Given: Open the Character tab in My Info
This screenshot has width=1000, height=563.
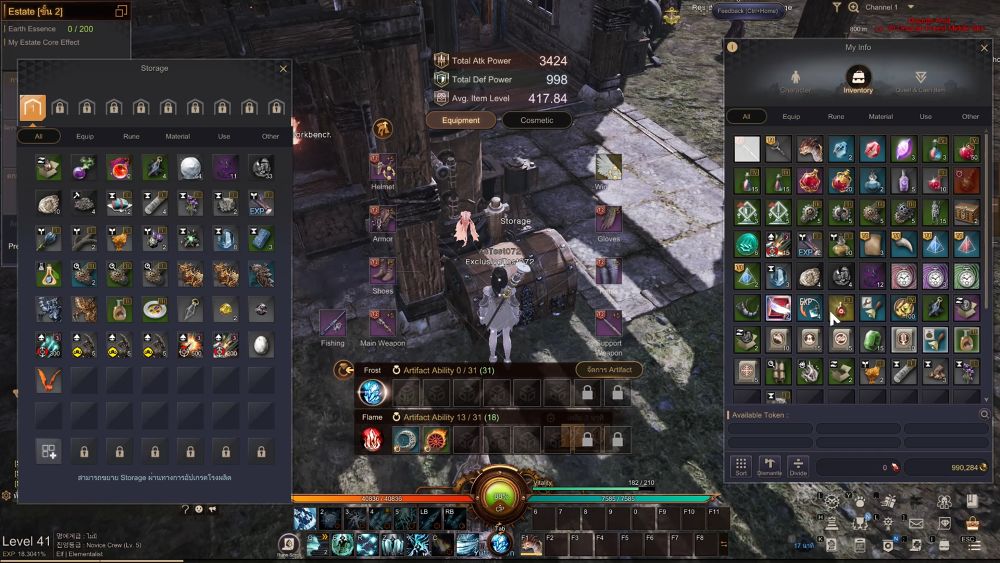Looking at the screenshot, I should pyautogui.click(x=796, y=80).
